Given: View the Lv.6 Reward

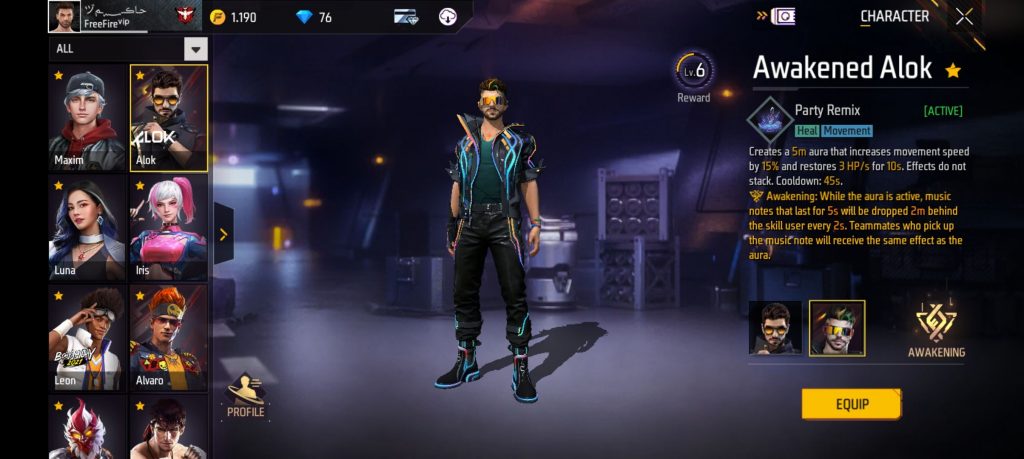Looking at the screenshot, I should coord(693,76).
